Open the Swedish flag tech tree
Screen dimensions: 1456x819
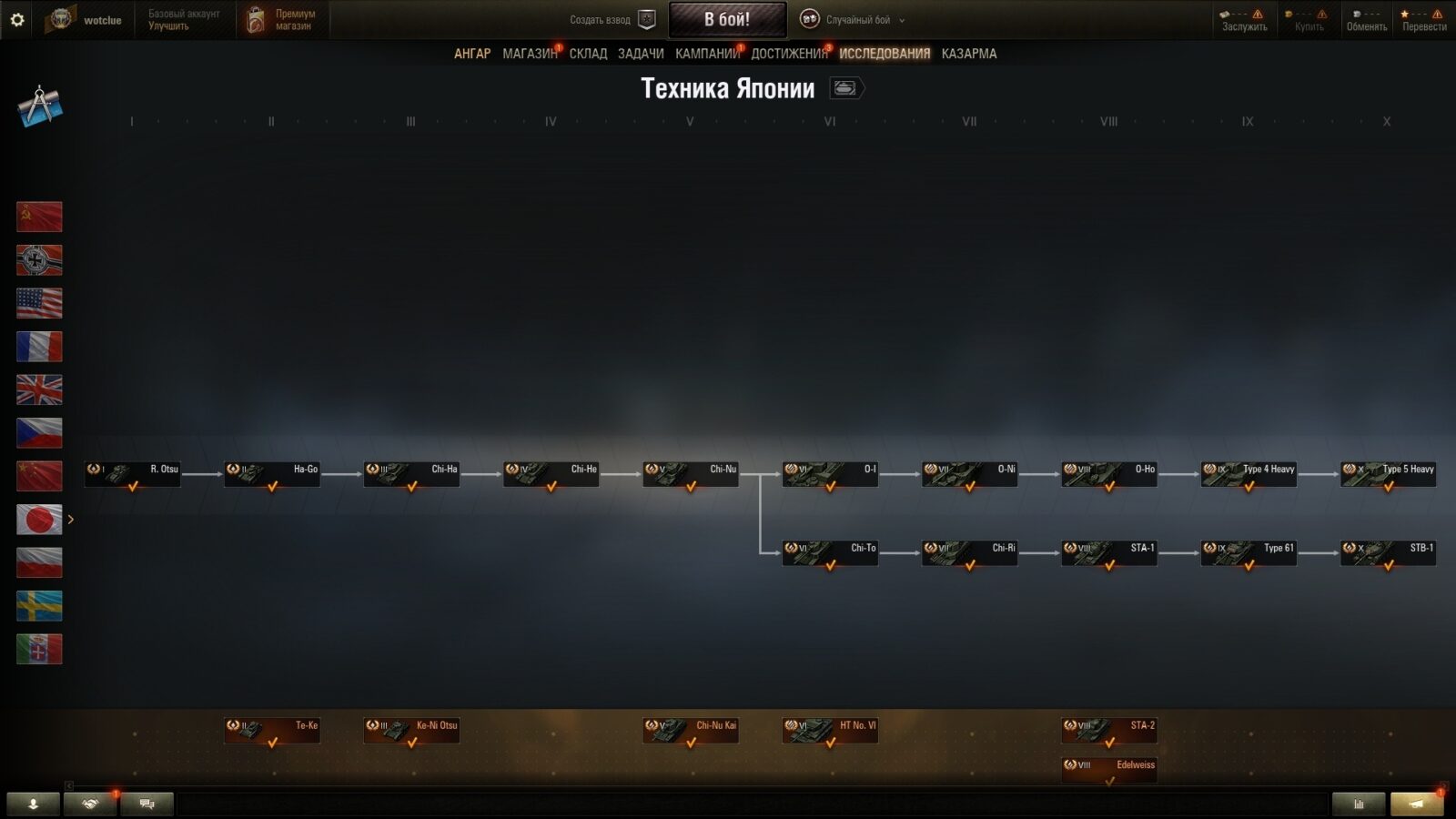tap(39, 606)
